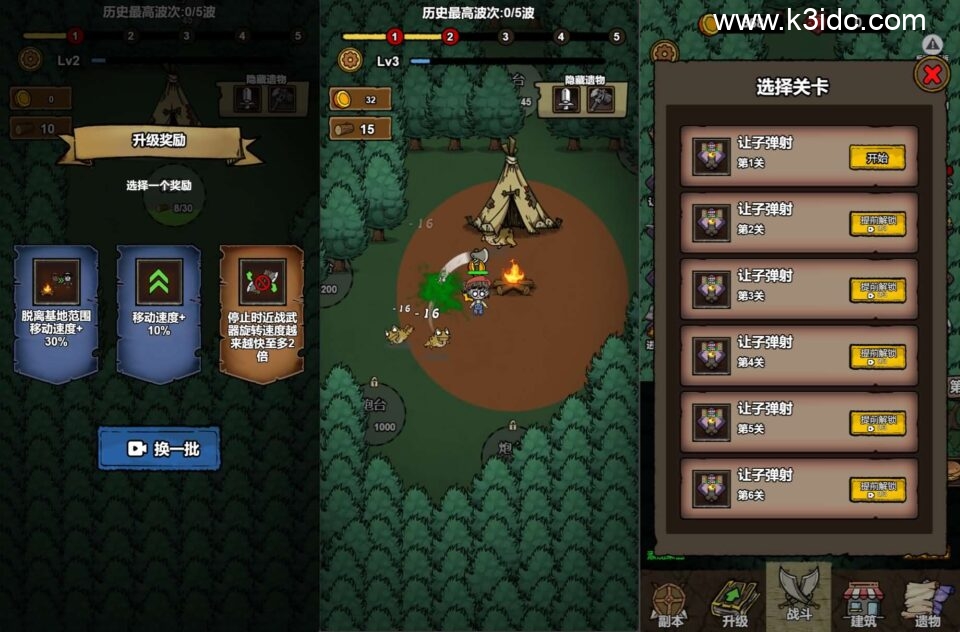960x632 pixels.
Task: Unlock 第3关 early with 提前解锁
Action: [x=877, y=290]
